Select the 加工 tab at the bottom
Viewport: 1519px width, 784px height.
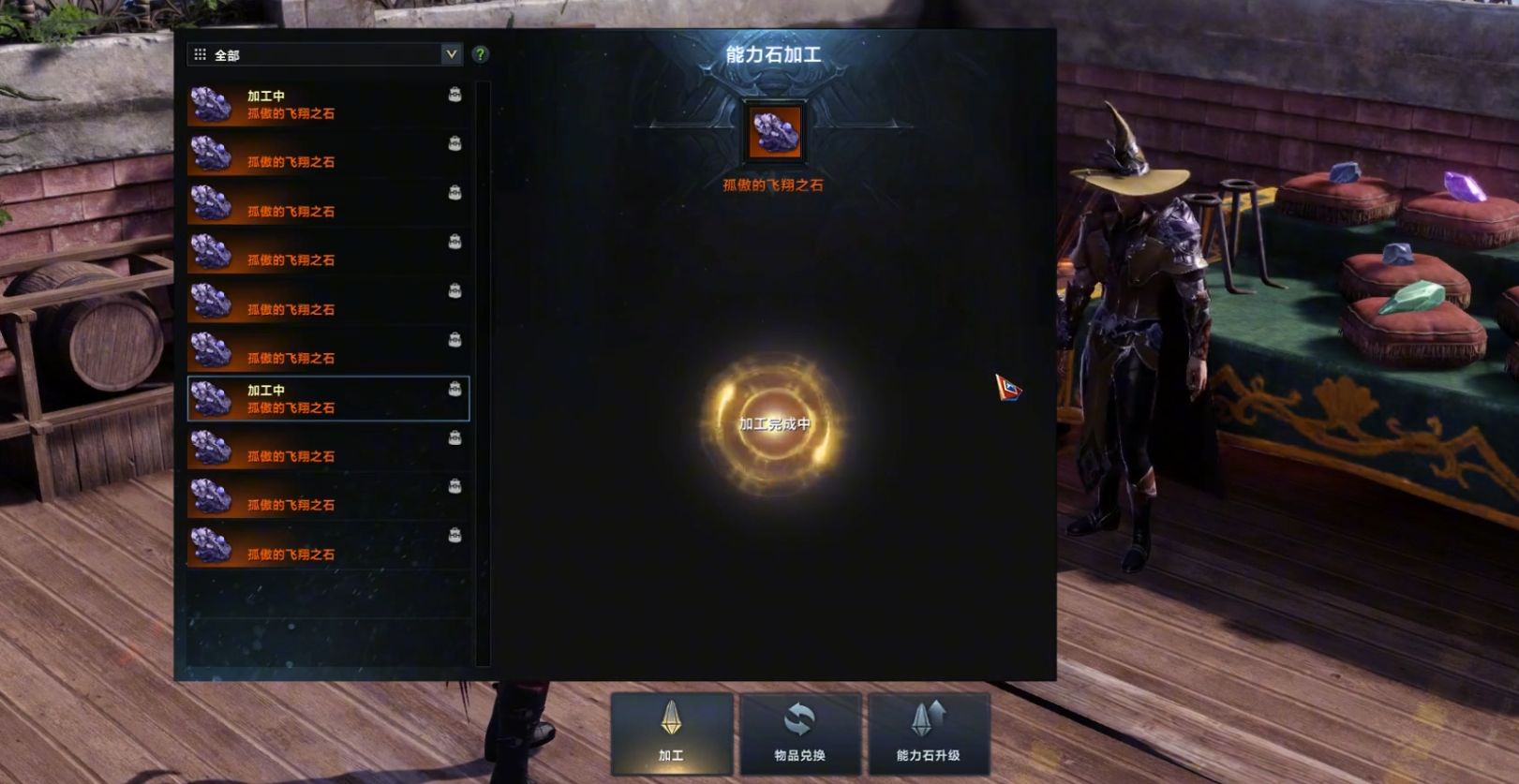tap(671, 733)
